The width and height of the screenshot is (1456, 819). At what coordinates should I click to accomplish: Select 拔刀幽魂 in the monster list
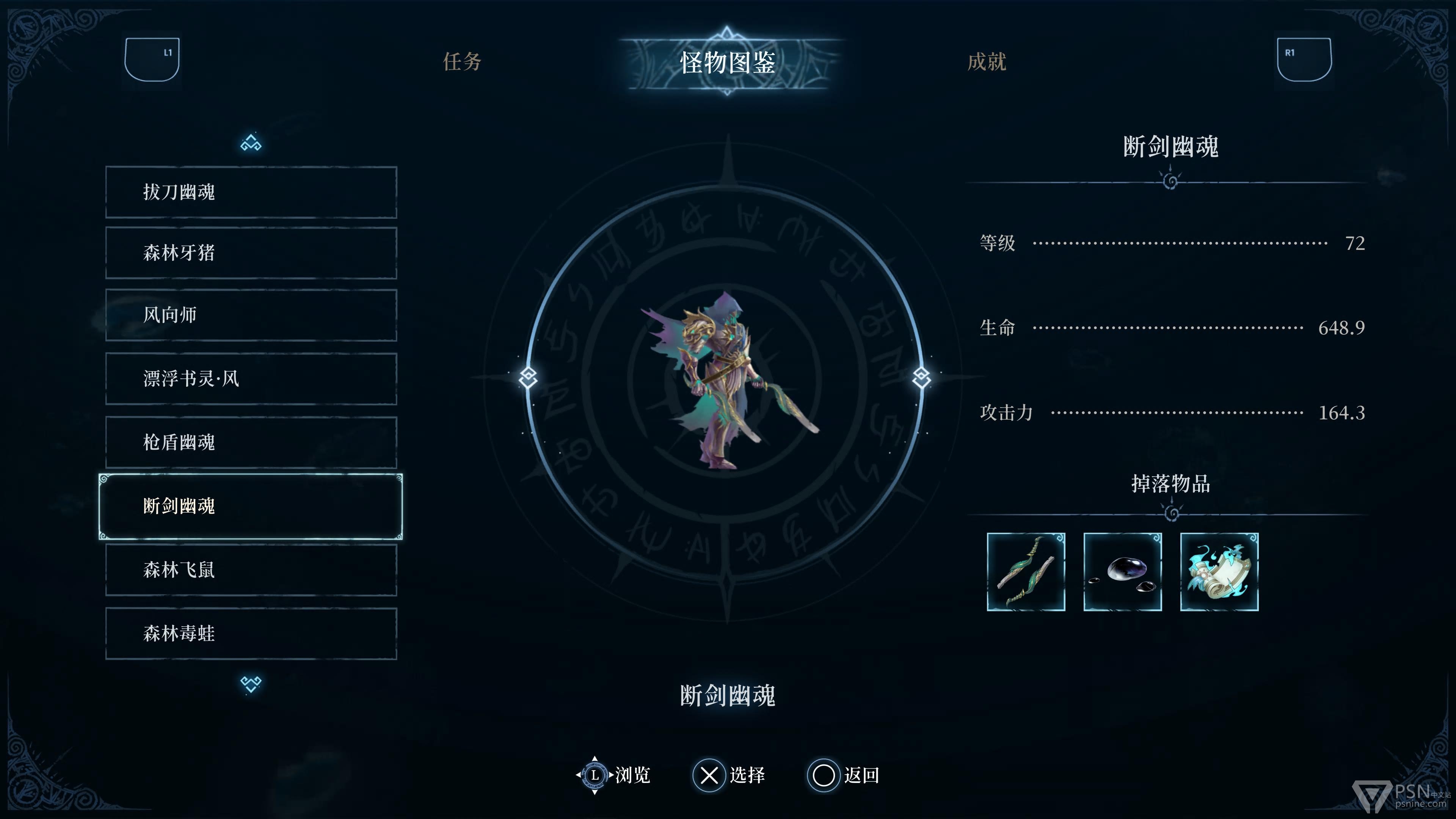click(251, 192)
